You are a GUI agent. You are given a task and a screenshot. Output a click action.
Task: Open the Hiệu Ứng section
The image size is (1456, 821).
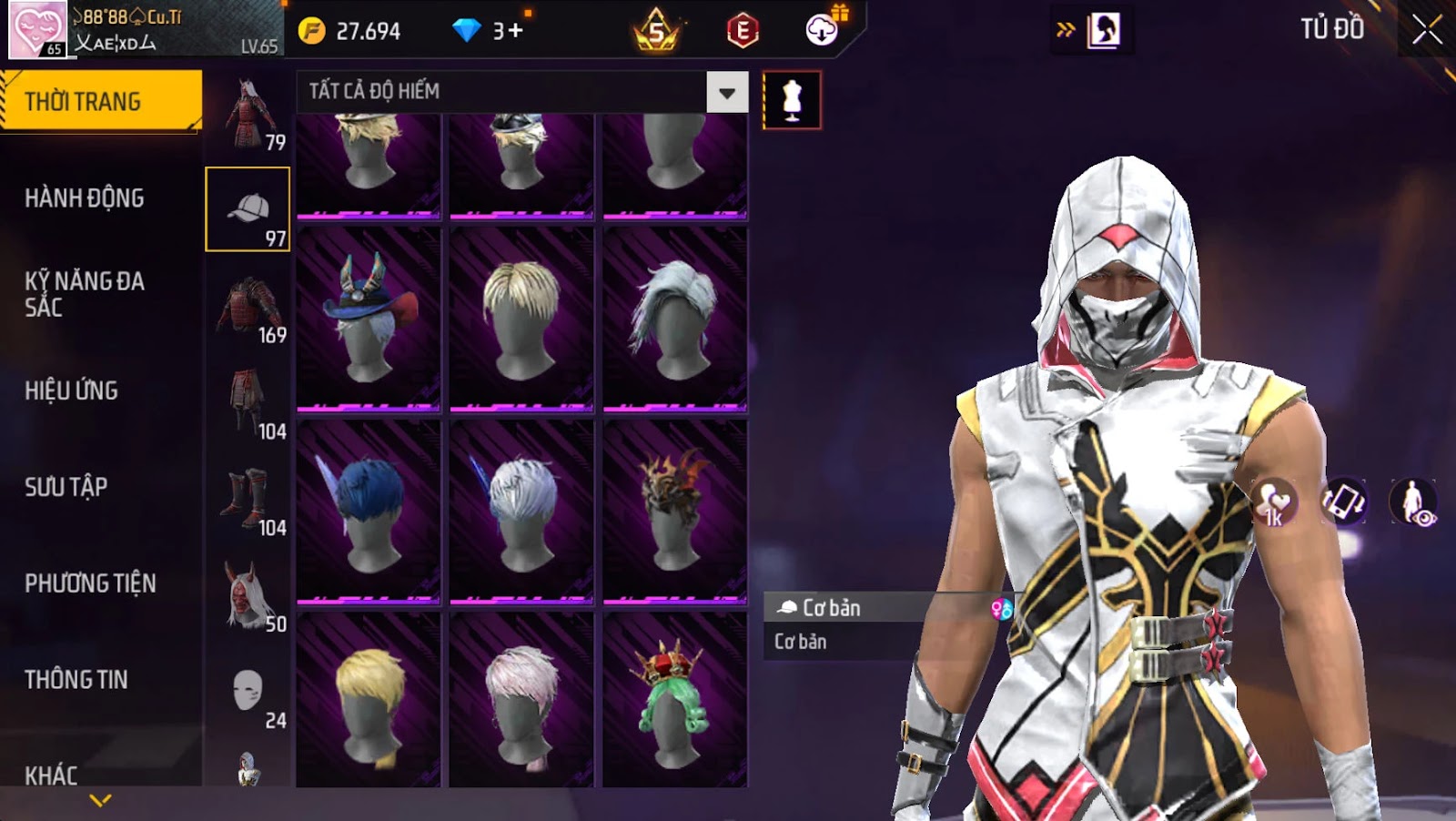coord(72,390)
